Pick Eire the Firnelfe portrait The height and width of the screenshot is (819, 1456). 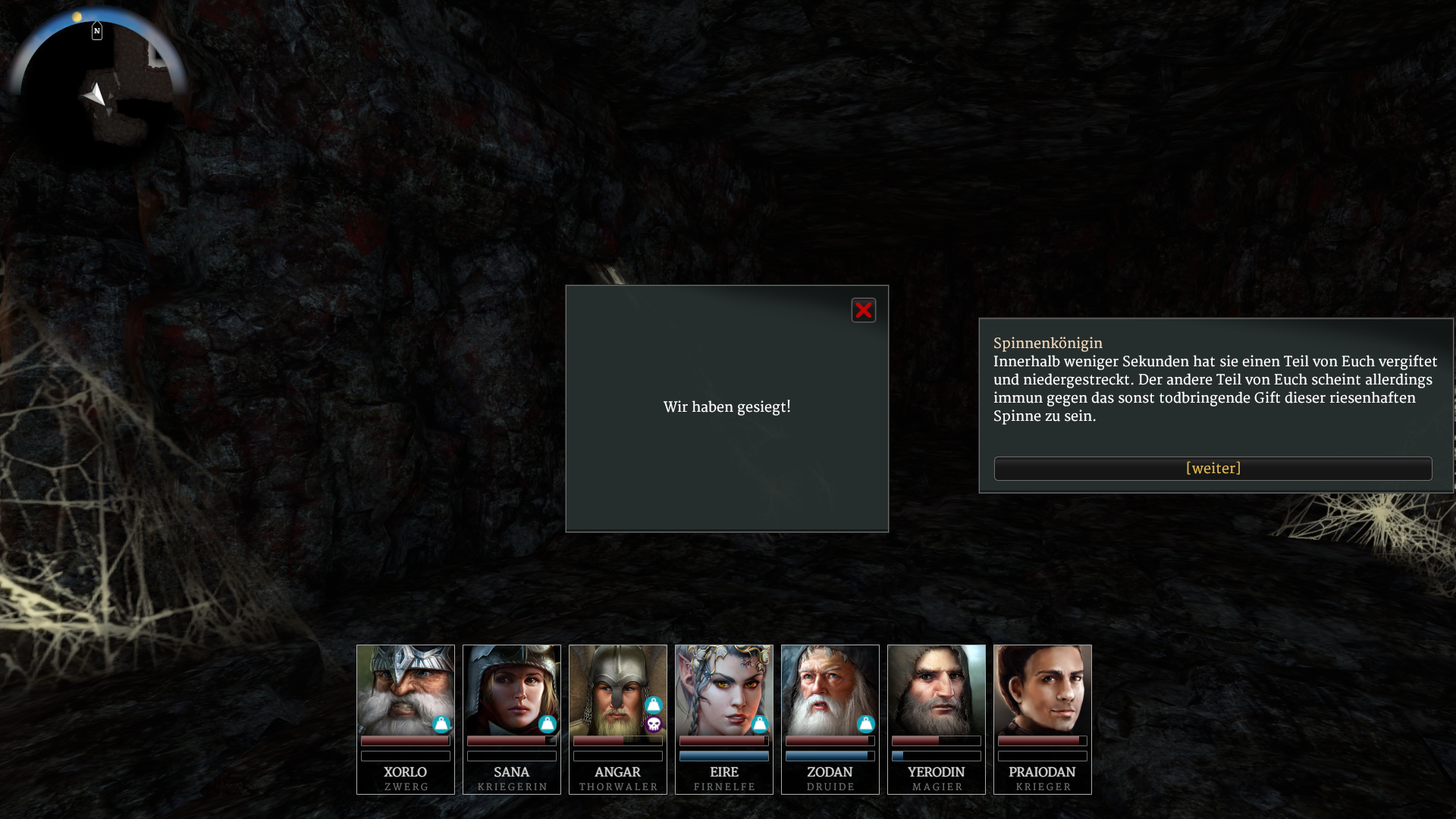click(x=723, y=689)
